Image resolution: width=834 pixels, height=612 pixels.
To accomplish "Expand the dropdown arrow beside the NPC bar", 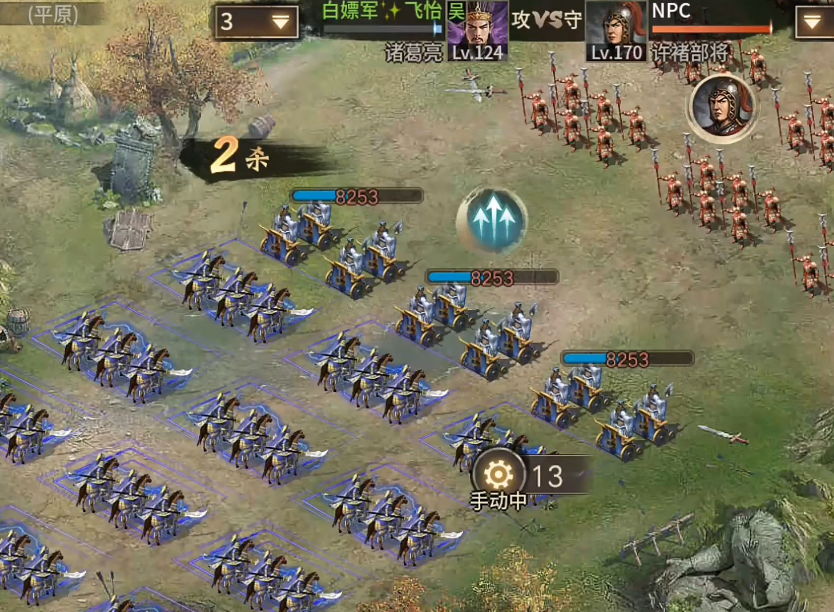I will pos(812,21).
